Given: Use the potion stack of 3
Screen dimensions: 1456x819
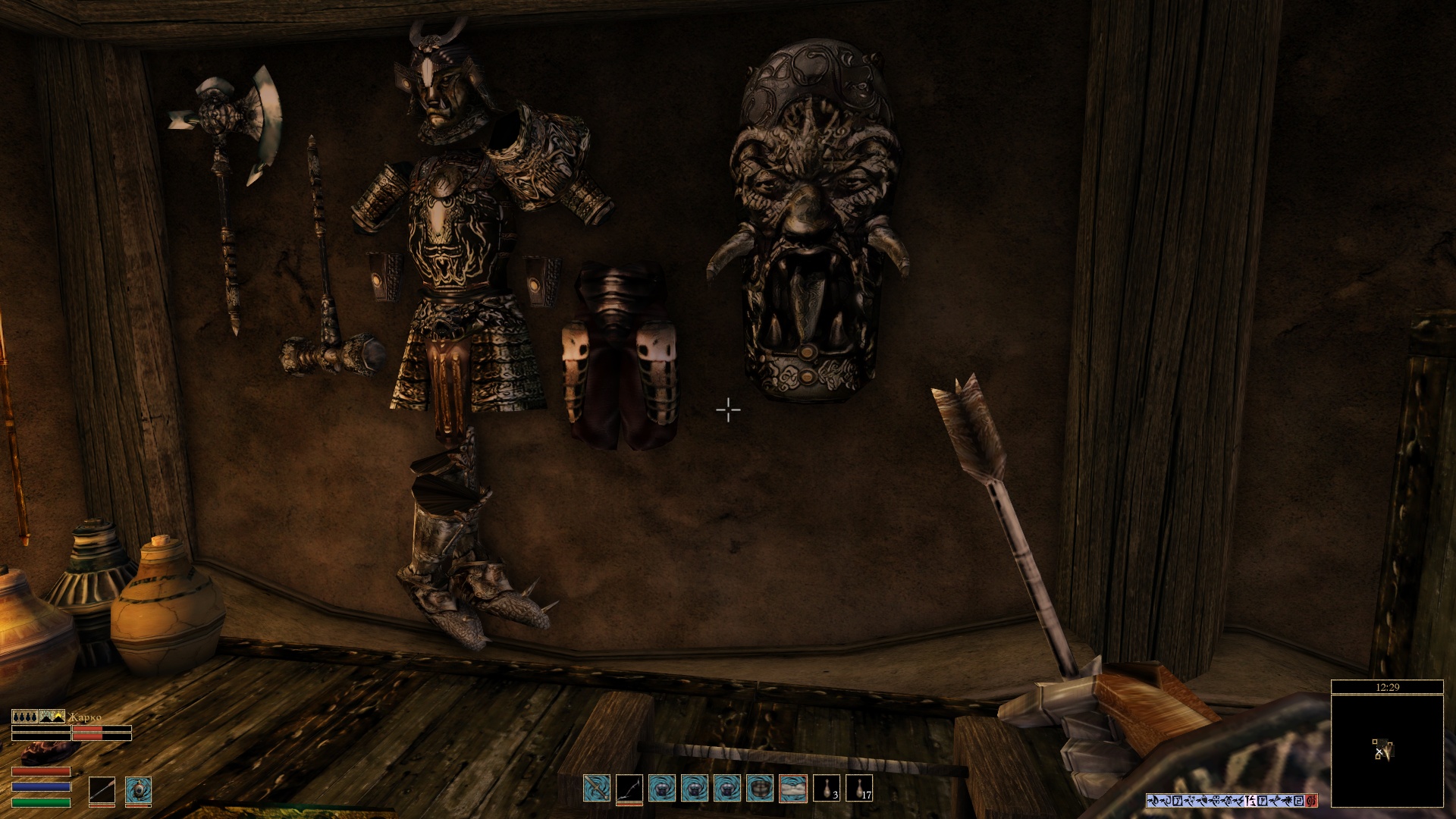Looking at the screenshot, I should point(827,789).
